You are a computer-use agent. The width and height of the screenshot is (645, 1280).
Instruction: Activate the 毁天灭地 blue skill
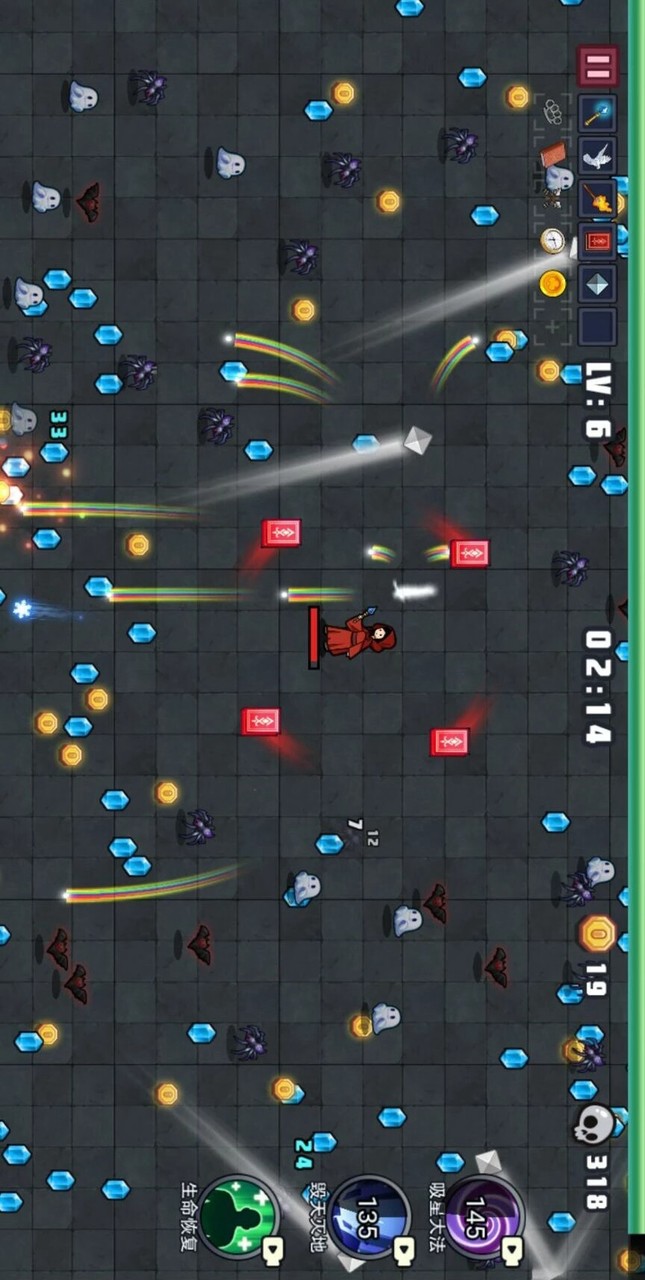pyautogui.click(x=368, y=1215)
